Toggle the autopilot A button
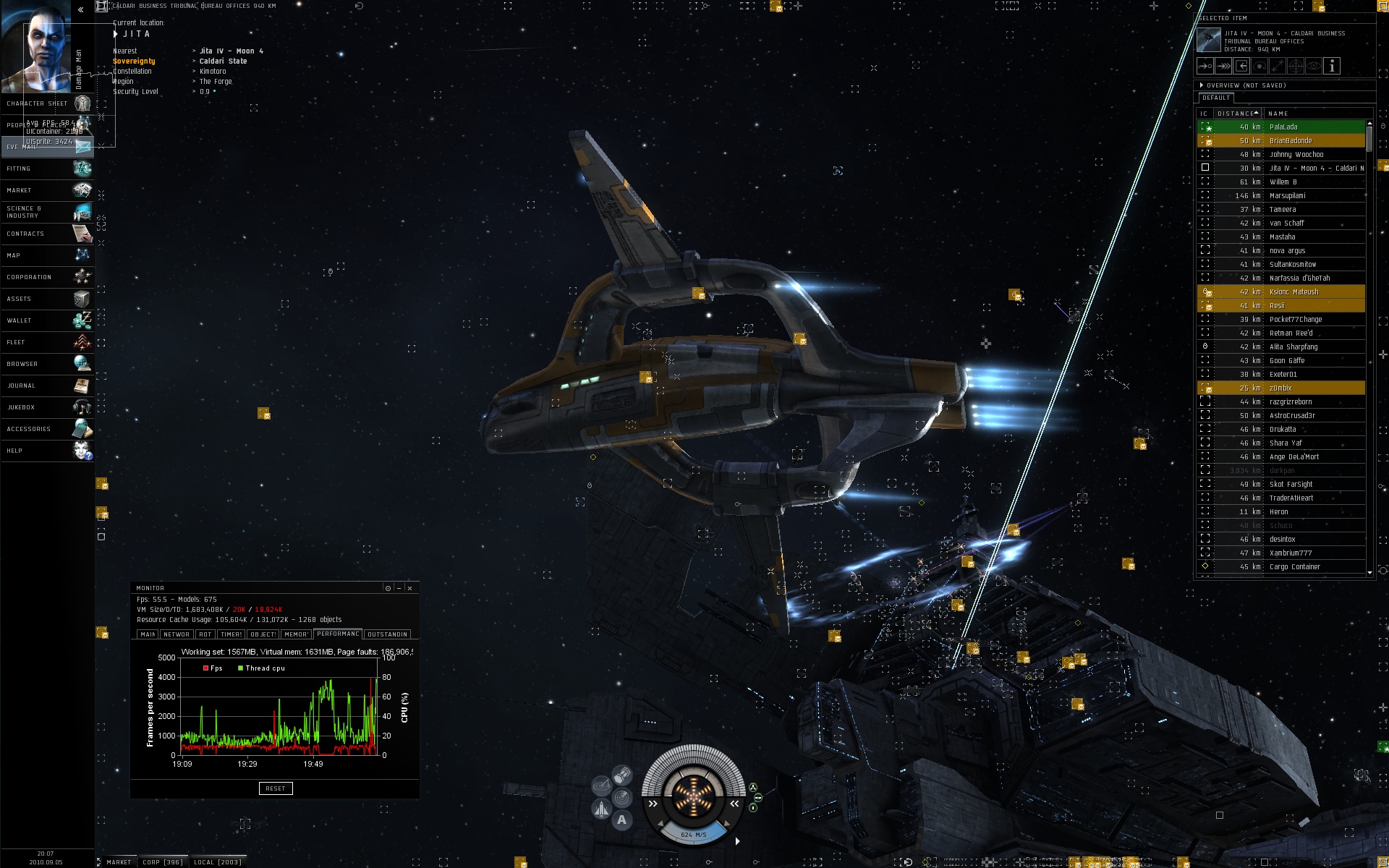 (621, 820)
